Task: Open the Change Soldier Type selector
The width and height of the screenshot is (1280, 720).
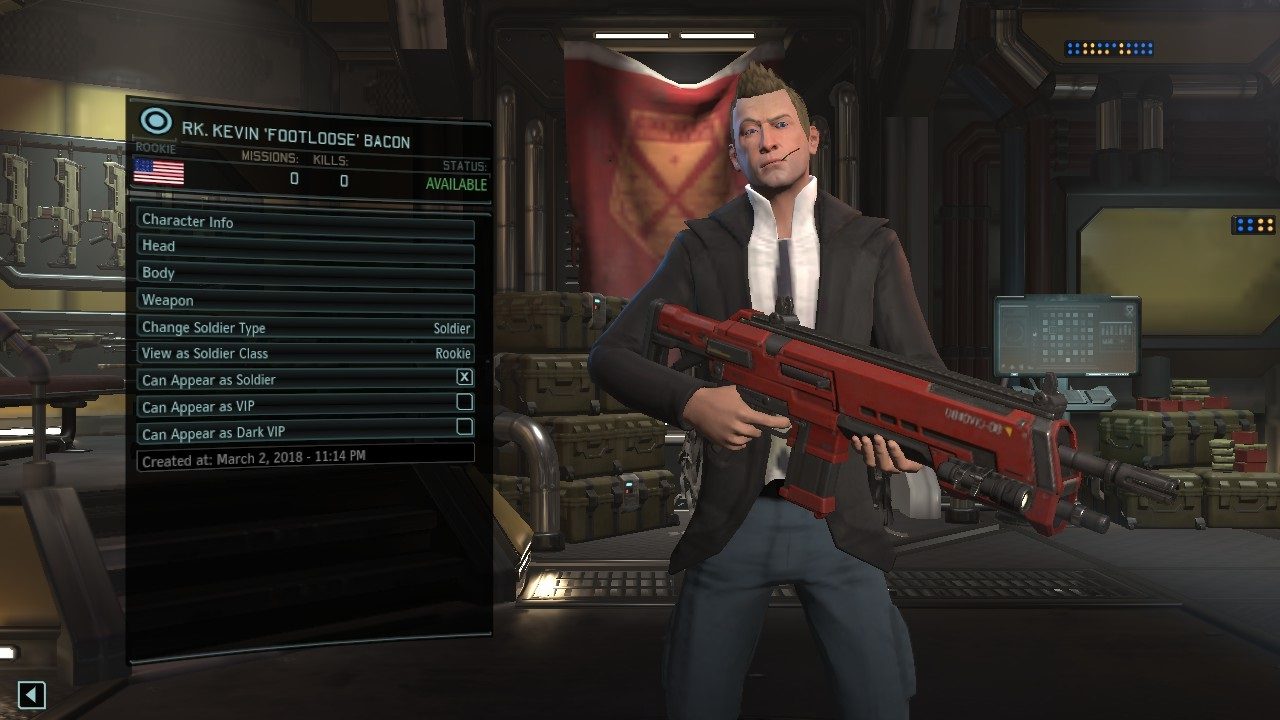Action: 300,327
